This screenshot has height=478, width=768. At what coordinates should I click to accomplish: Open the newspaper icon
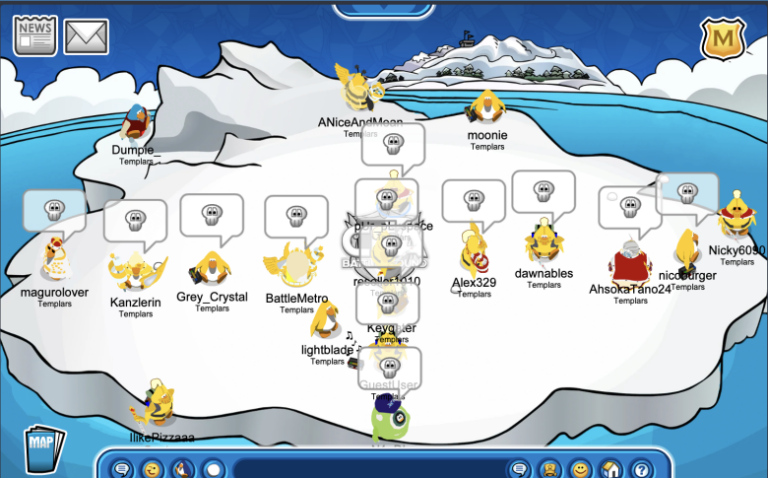pos(35,36)
